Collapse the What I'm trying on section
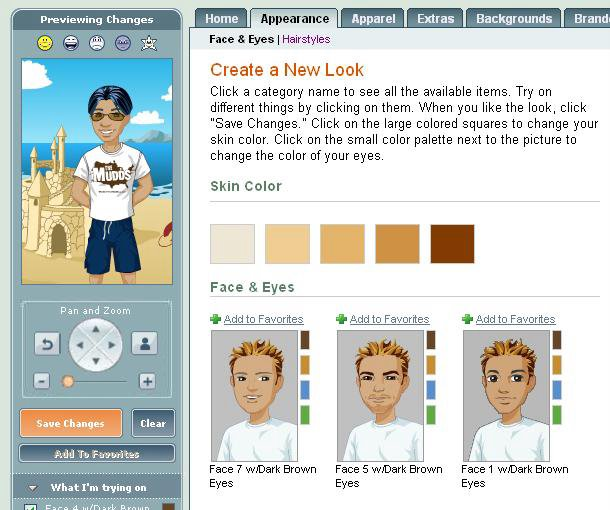 tap(32, 488)
